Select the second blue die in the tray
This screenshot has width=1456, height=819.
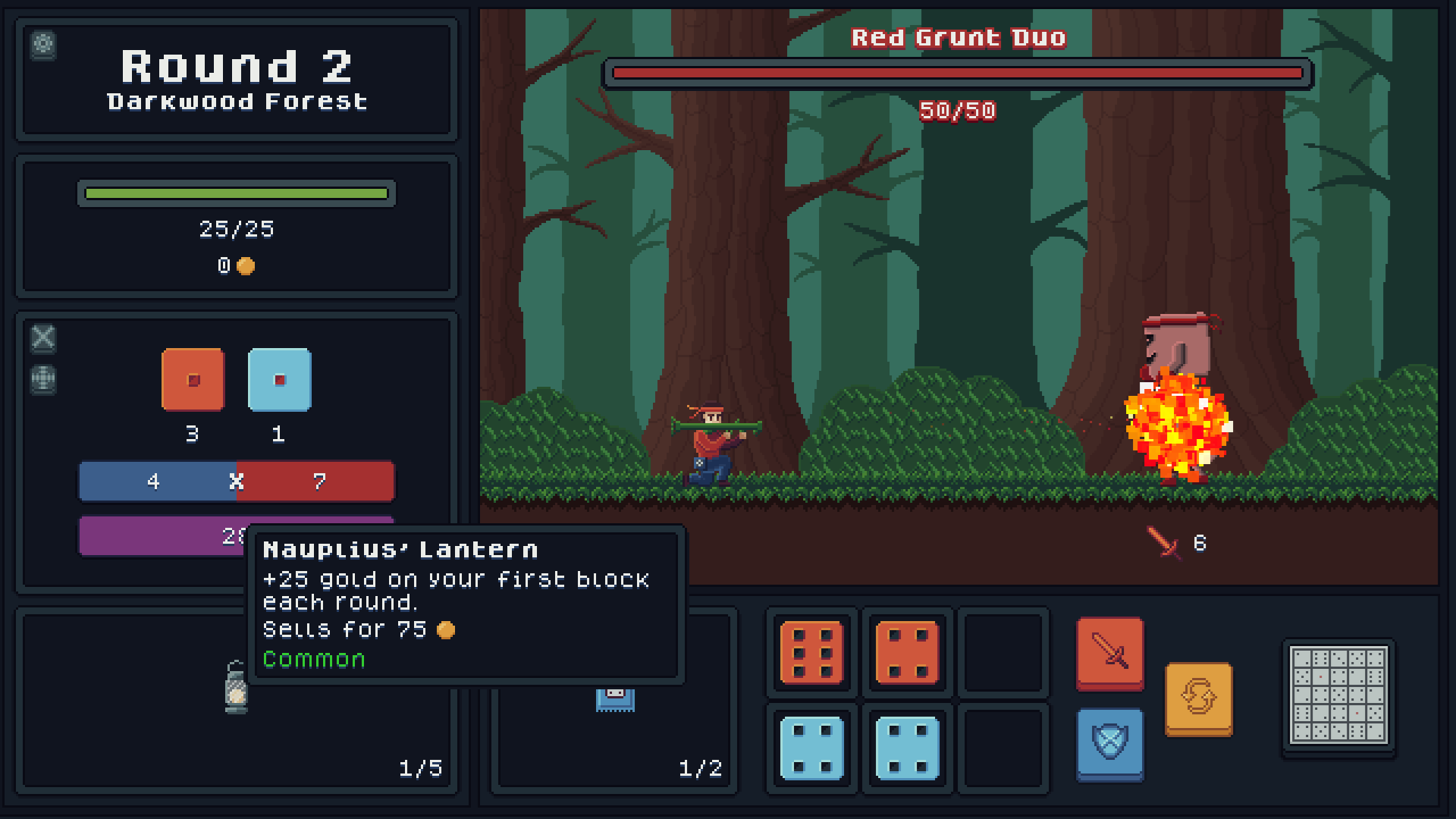(906, 748)
